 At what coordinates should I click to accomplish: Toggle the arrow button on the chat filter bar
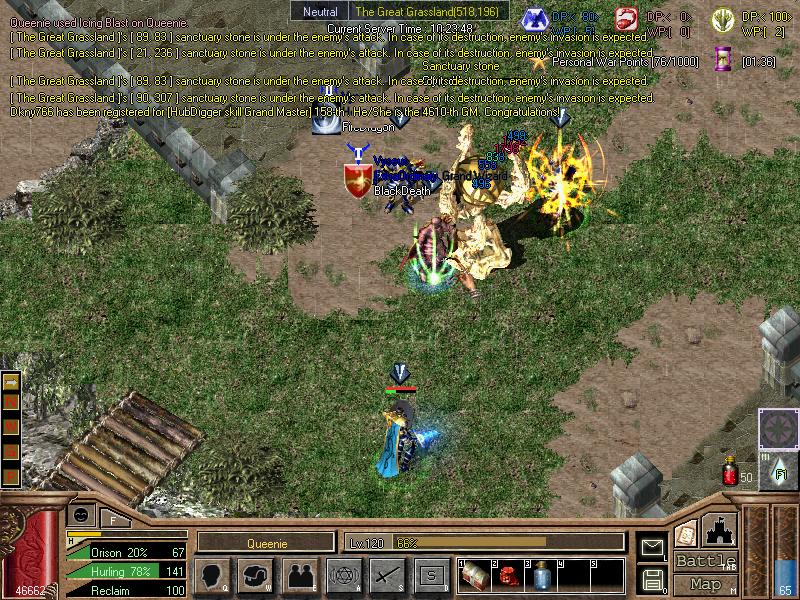coord(12,383)
